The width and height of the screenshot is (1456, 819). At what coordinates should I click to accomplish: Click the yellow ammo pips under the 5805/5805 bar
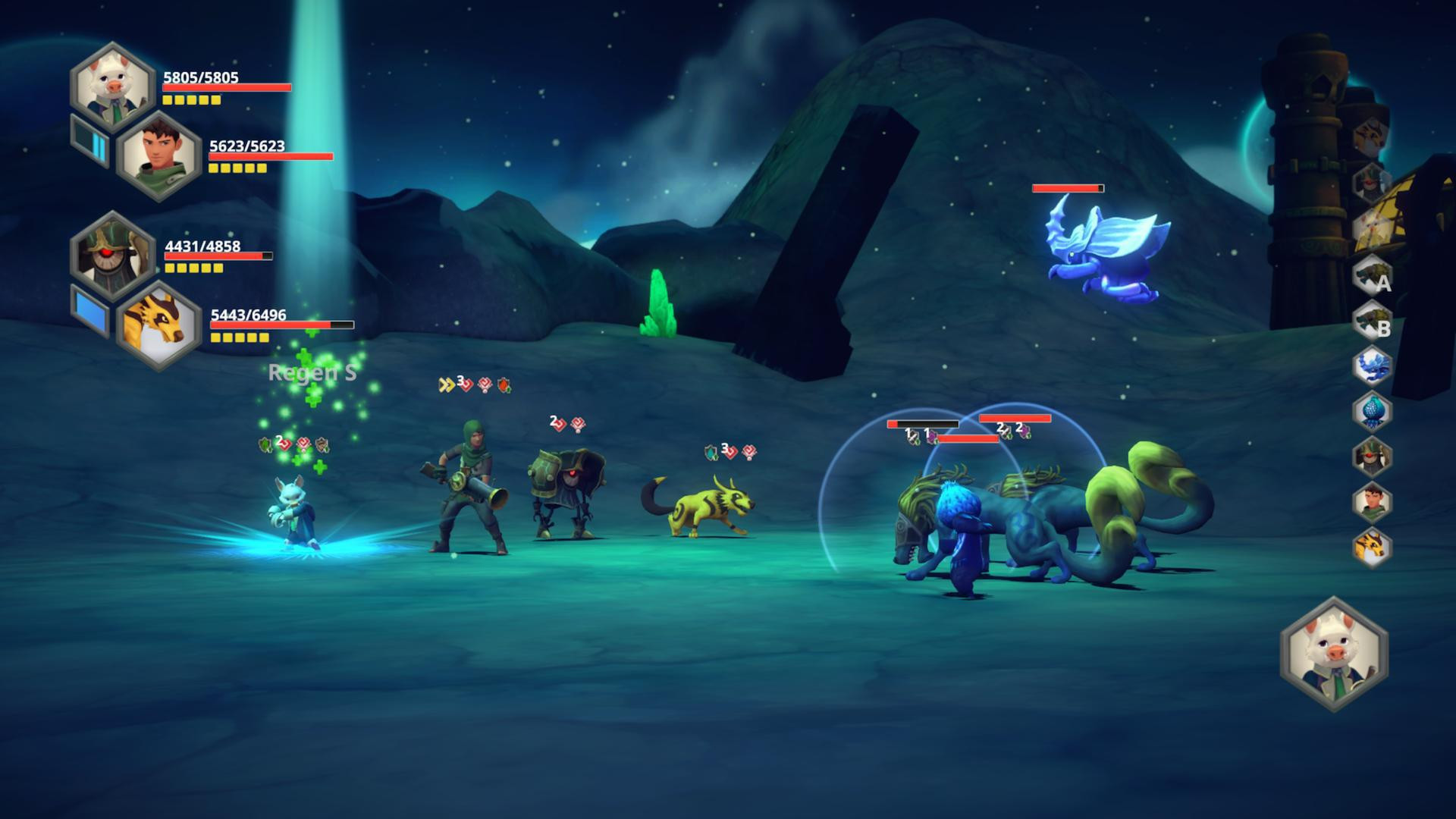pyautogui.click(x=190, y=100)
